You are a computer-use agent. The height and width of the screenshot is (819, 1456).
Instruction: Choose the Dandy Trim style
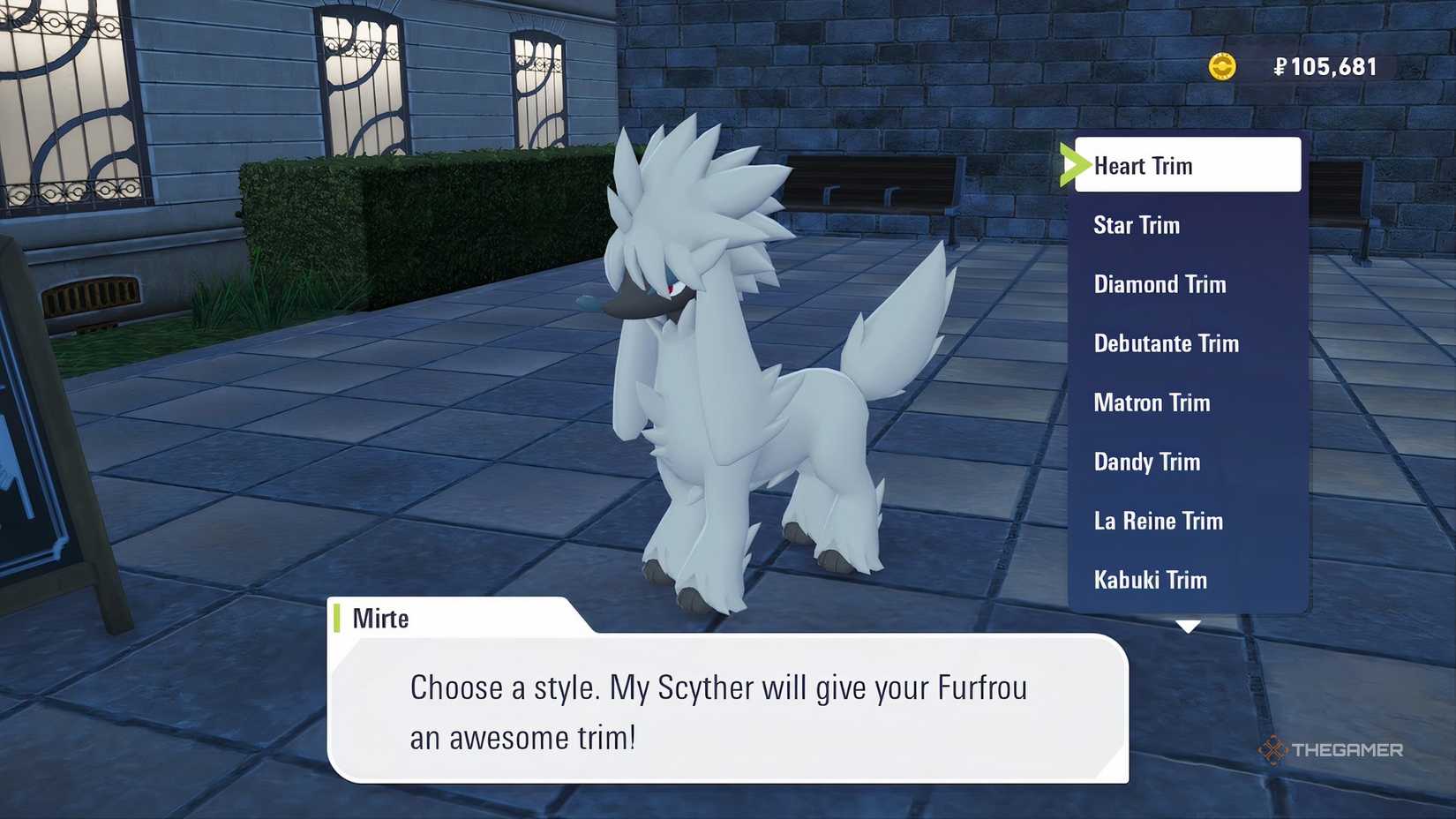point(1146,462)
